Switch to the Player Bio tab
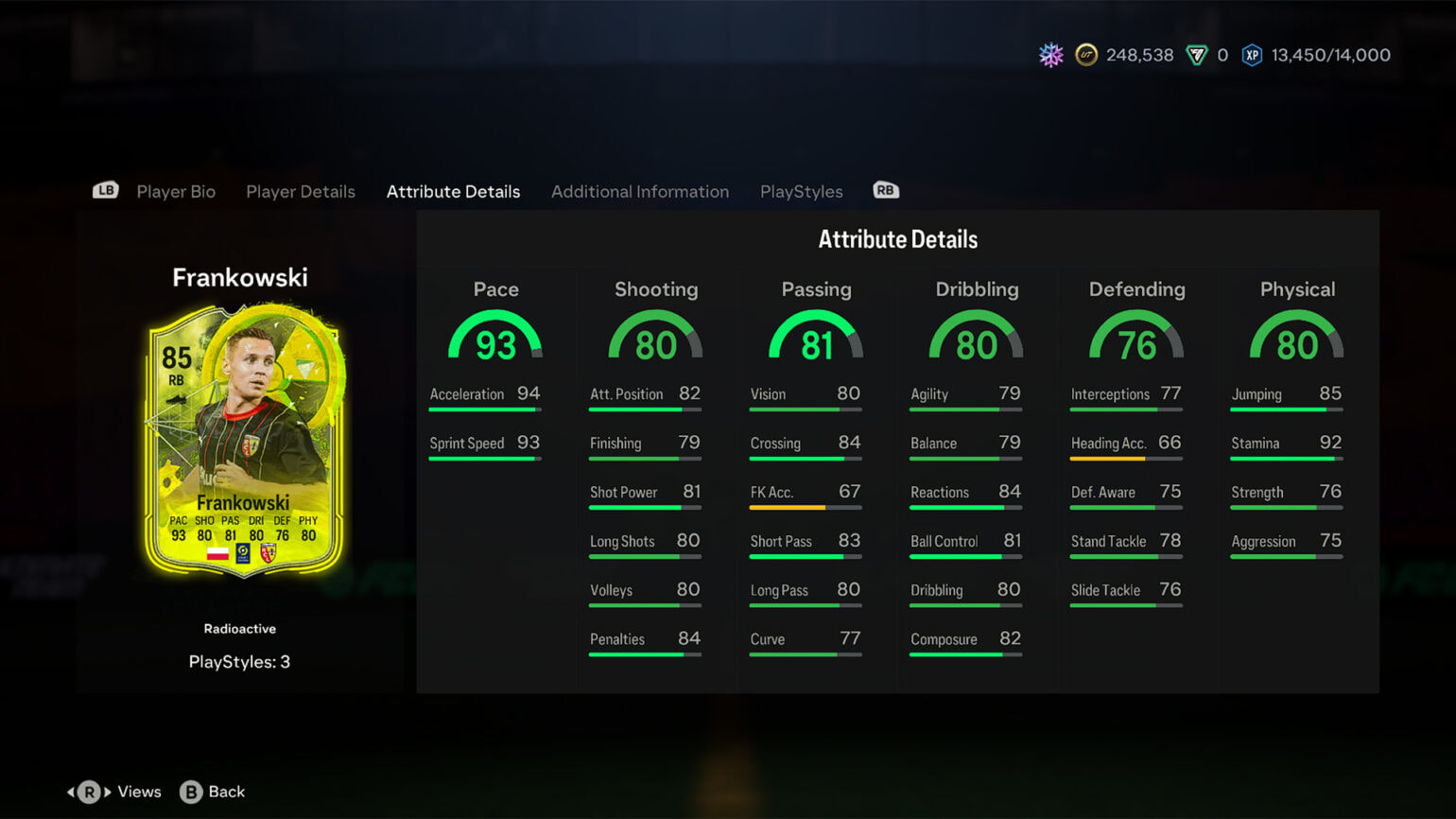The width and height of the screenshot is (1456, 819). [x=175, y=191]
